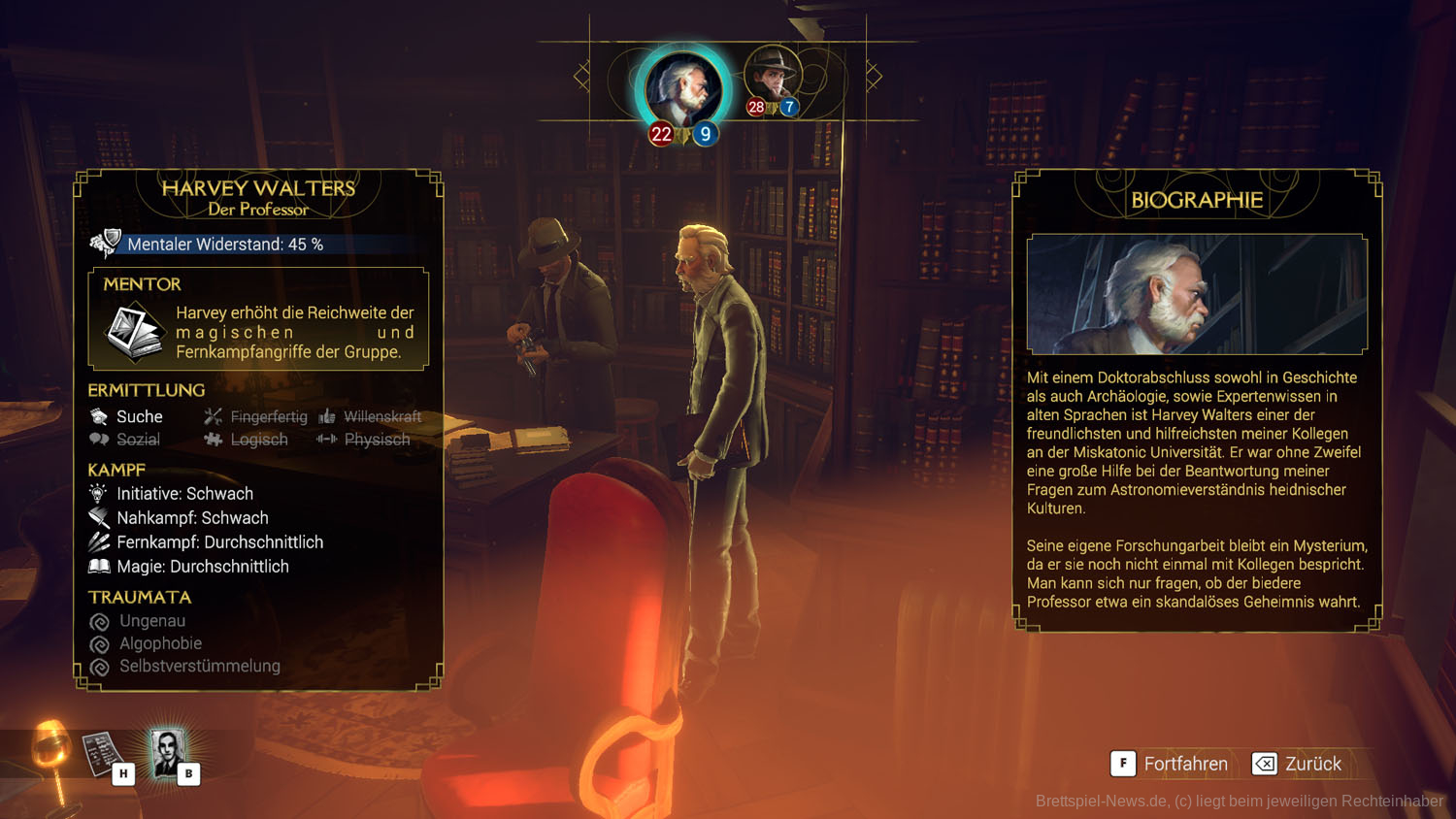Go back with the Zurück button
The width and height of the screenshot is (1456, 819).
pos(1298,764)
